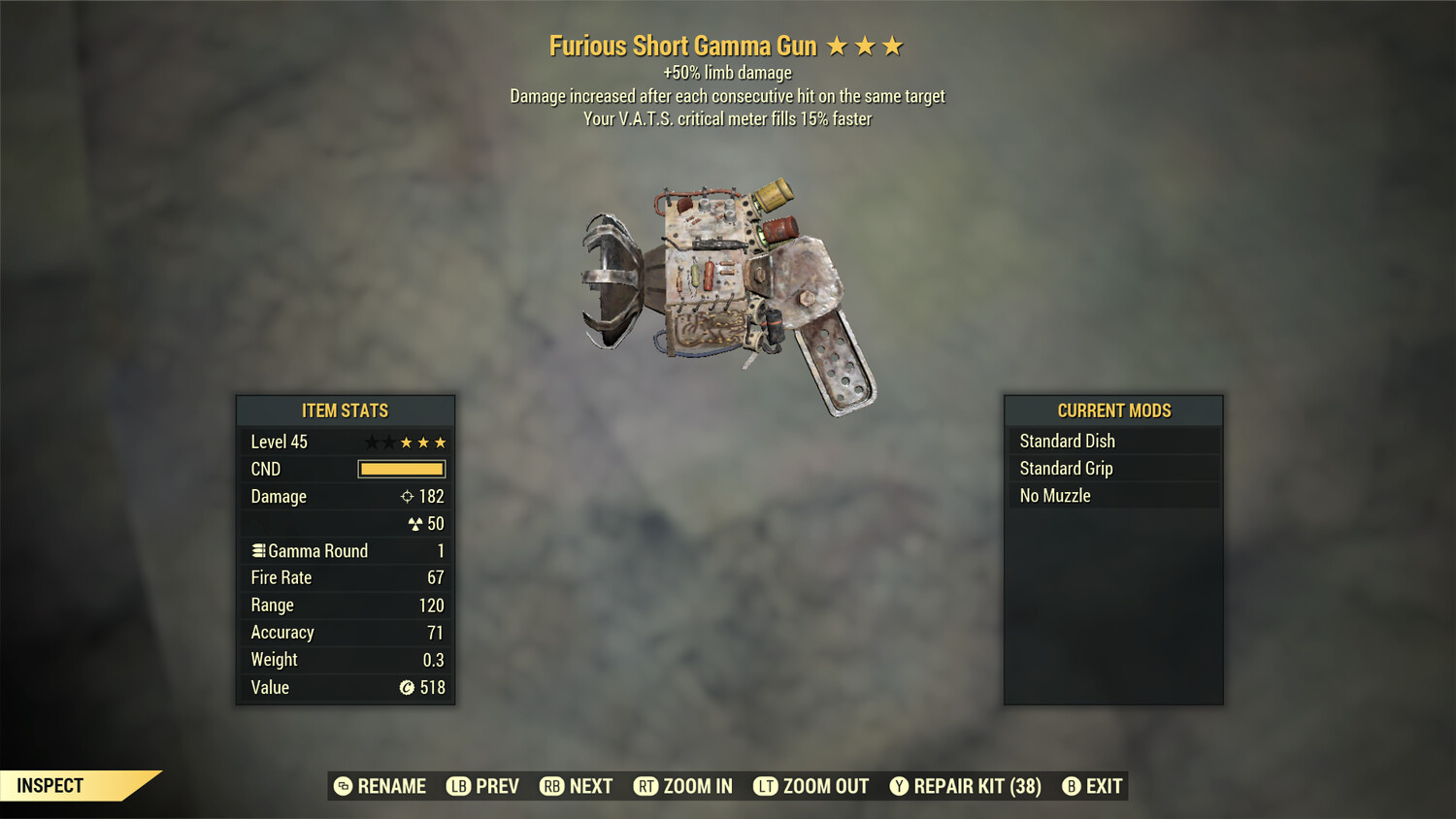The image size is (1456, 819).
Task: Click the RENAME button
Action: point(380,786)
